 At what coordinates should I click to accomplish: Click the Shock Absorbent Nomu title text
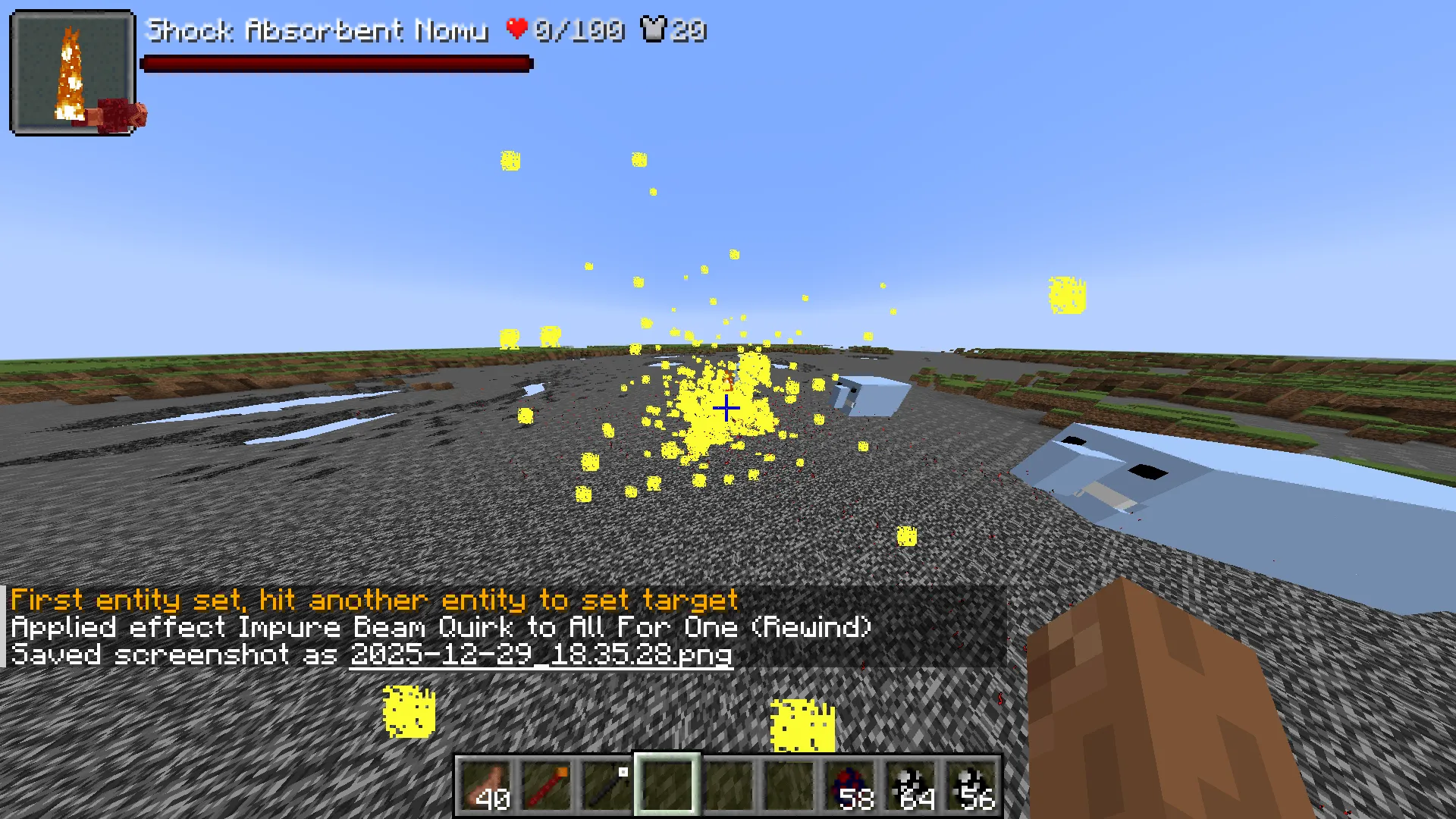pyautogui.click(x=318, y=30)
